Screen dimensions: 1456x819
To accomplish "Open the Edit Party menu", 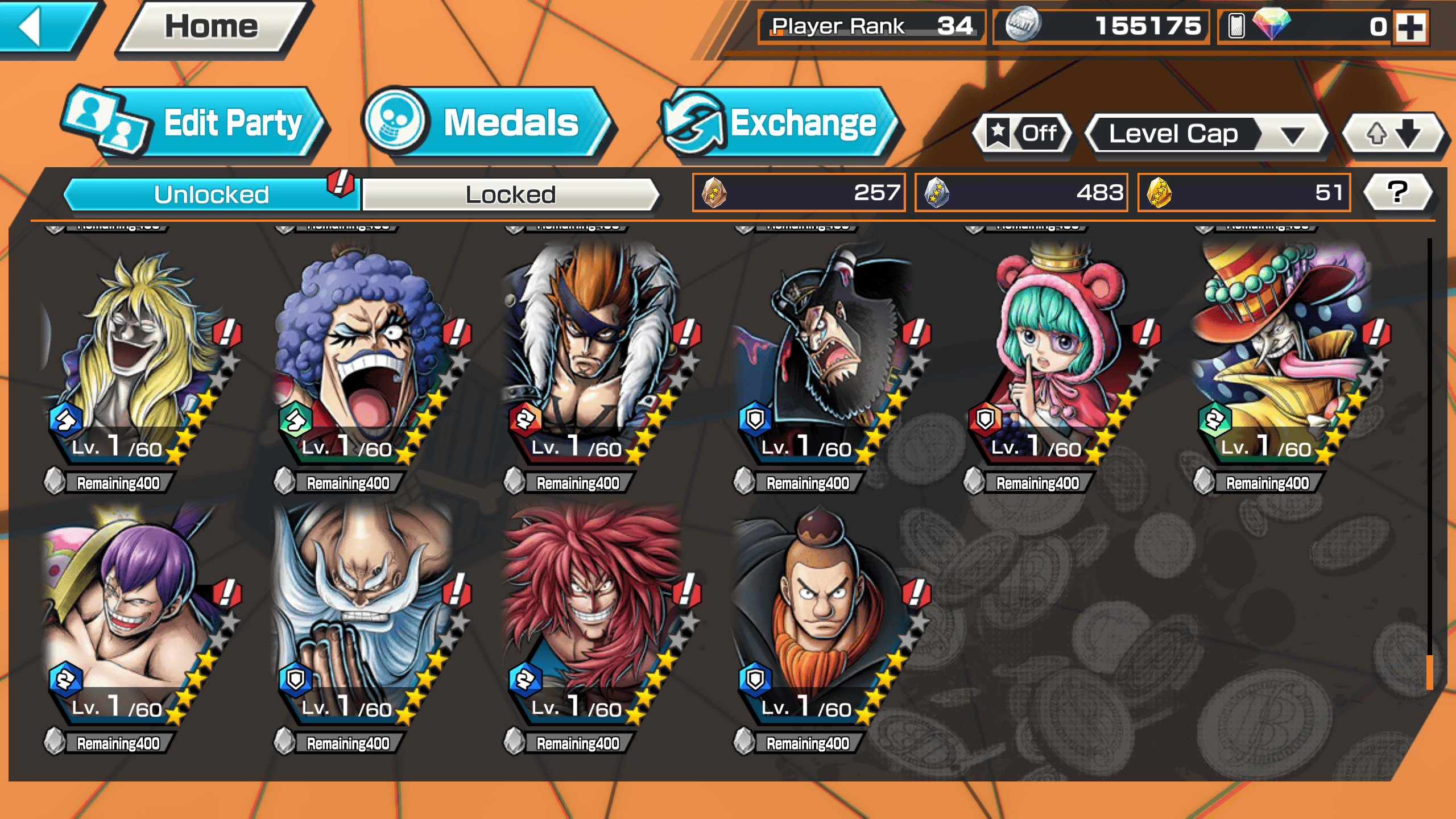I will (x=193, y=123).
